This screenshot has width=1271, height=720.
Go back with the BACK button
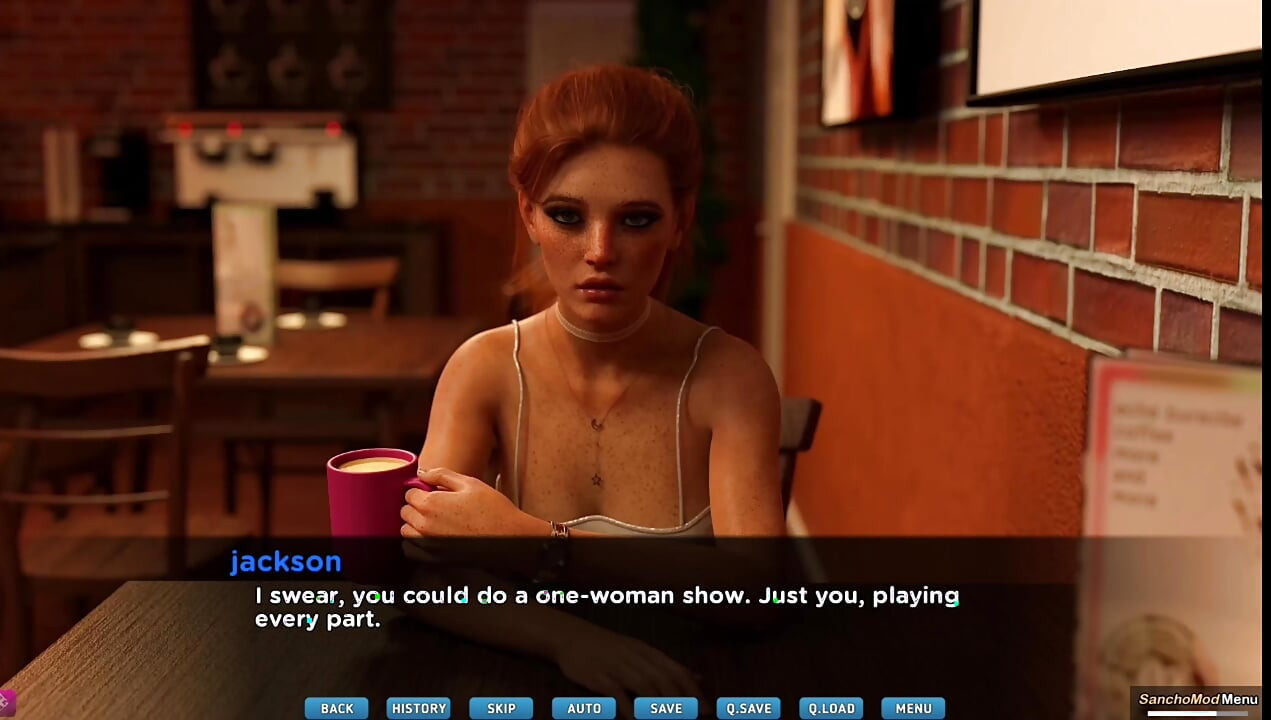(x=336, y=708)
